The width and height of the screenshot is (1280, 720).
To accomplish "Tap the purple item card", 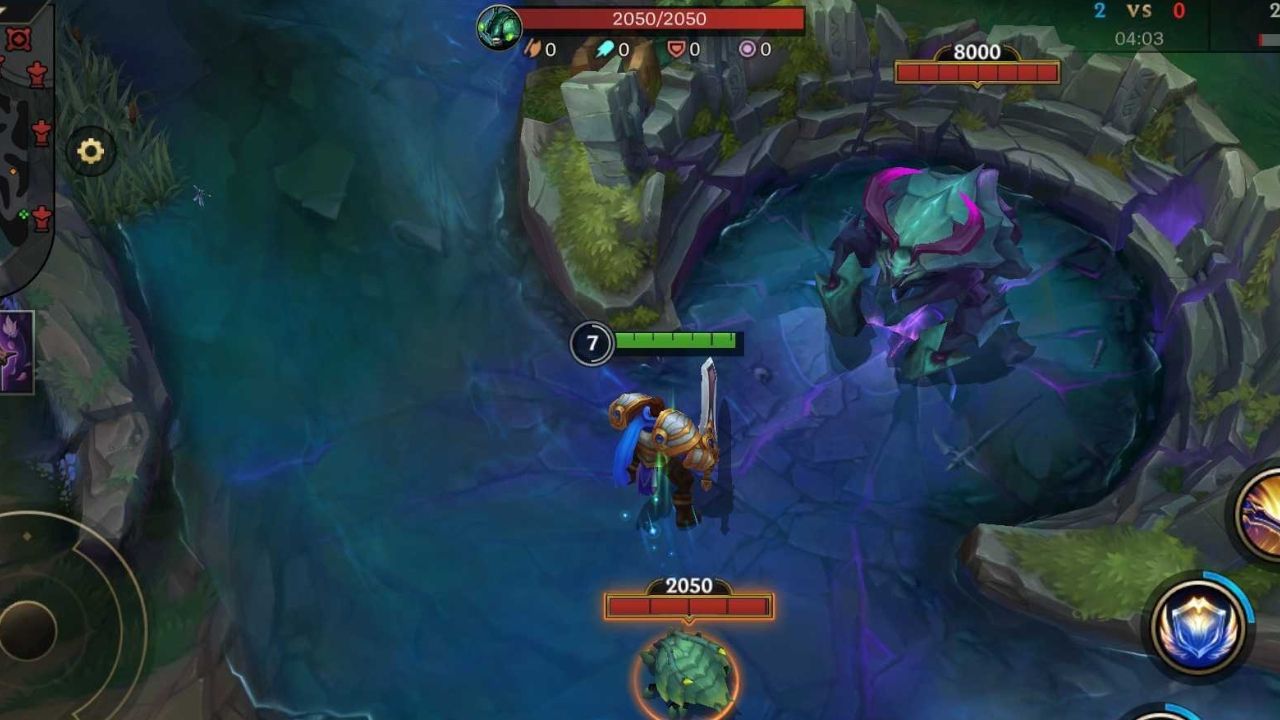I will pyautogui.click(x=16, y=351).
